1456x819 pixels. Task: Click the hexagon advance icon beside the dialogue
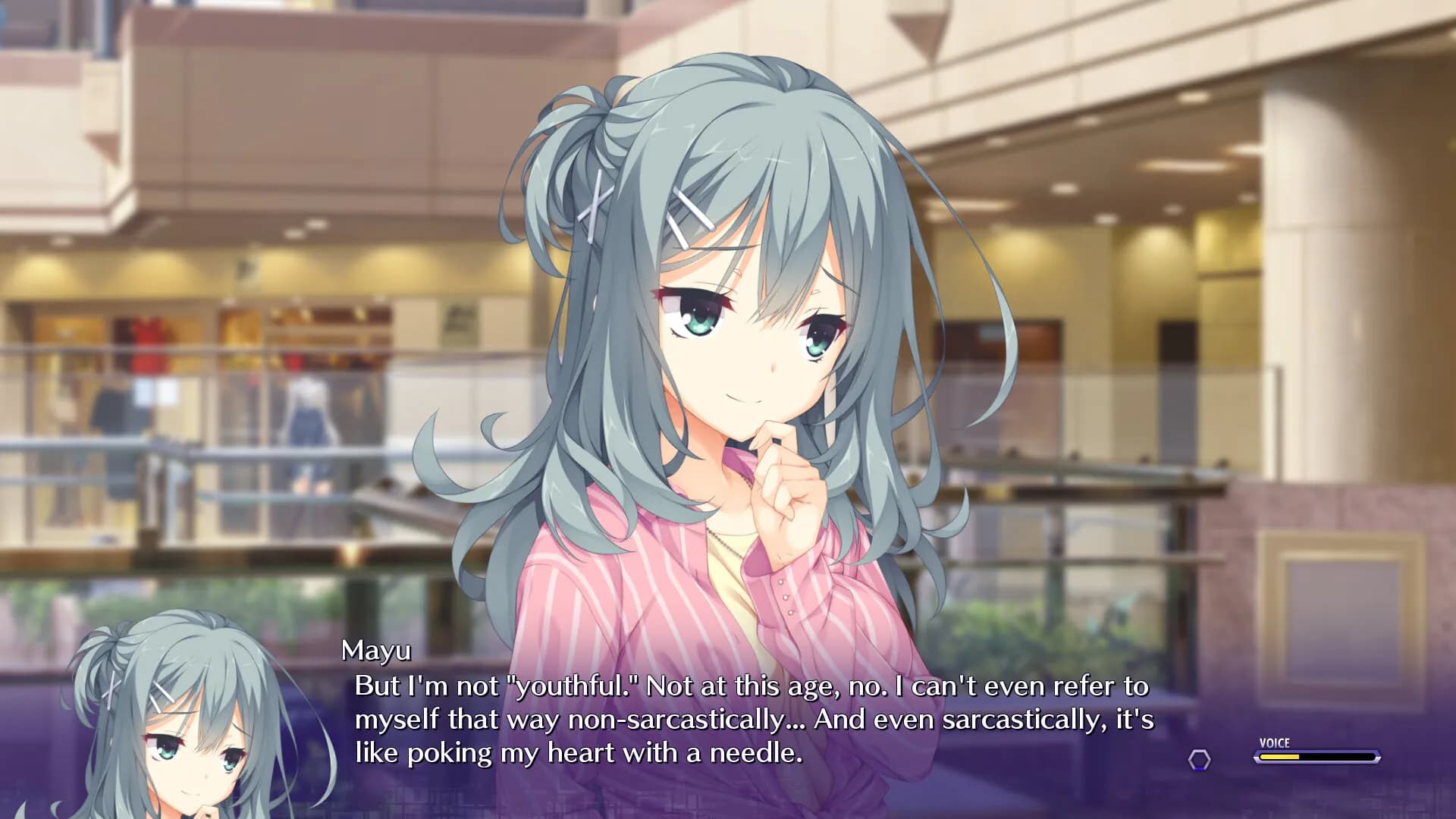tap(1199, 760)
